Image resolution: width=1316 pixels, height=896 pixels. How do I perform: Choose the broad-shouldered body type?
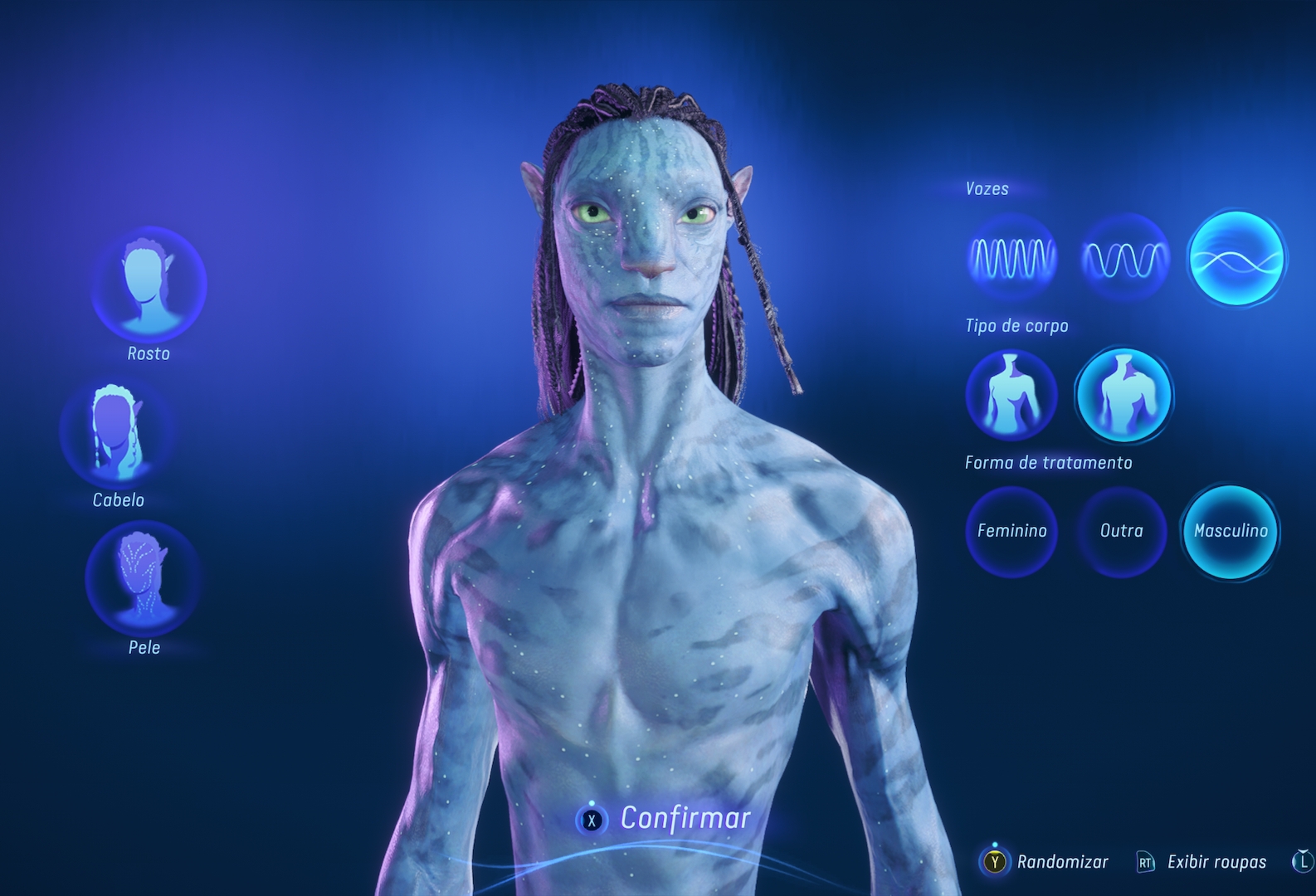click(1123, 395)
